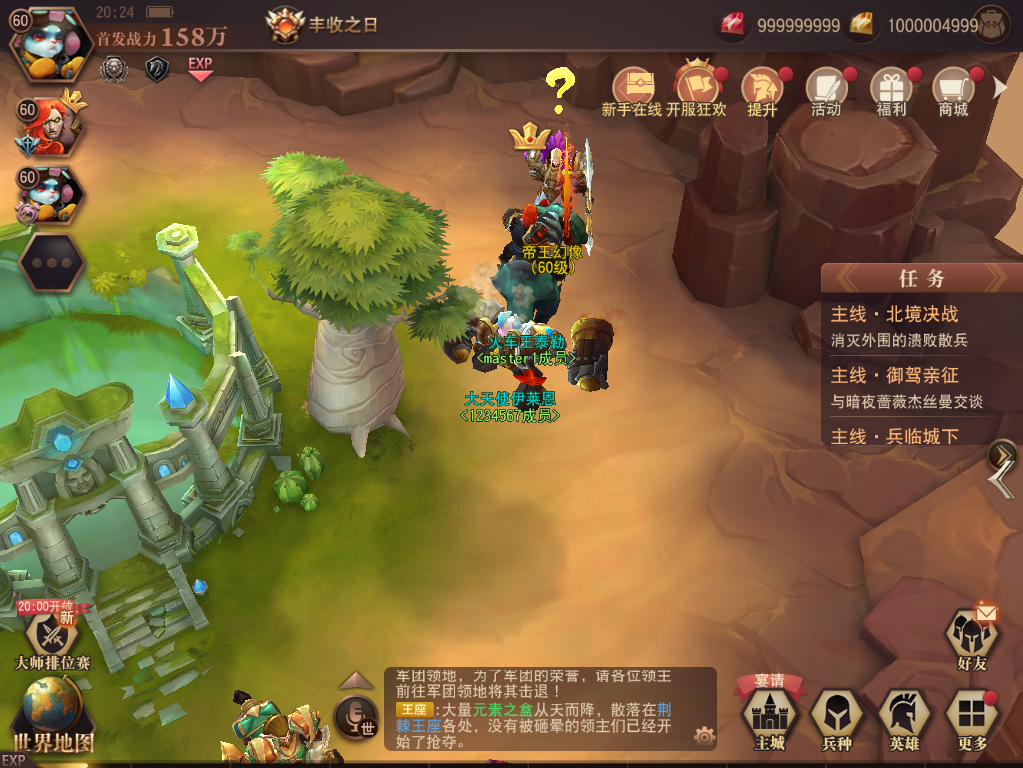Open the 更多 more options menu

coord(971,718)
